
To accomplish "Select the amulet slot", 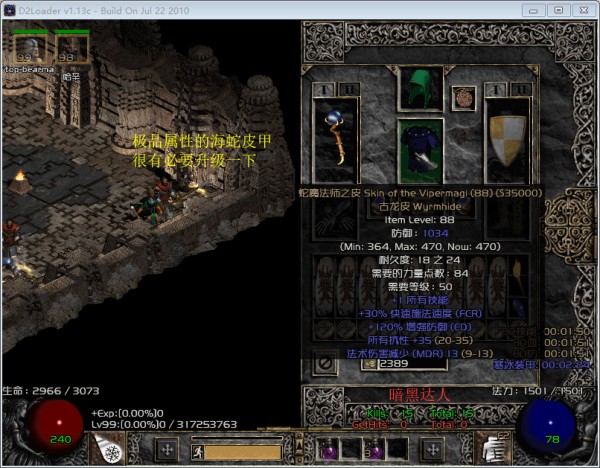I will (x=463, y=98).
